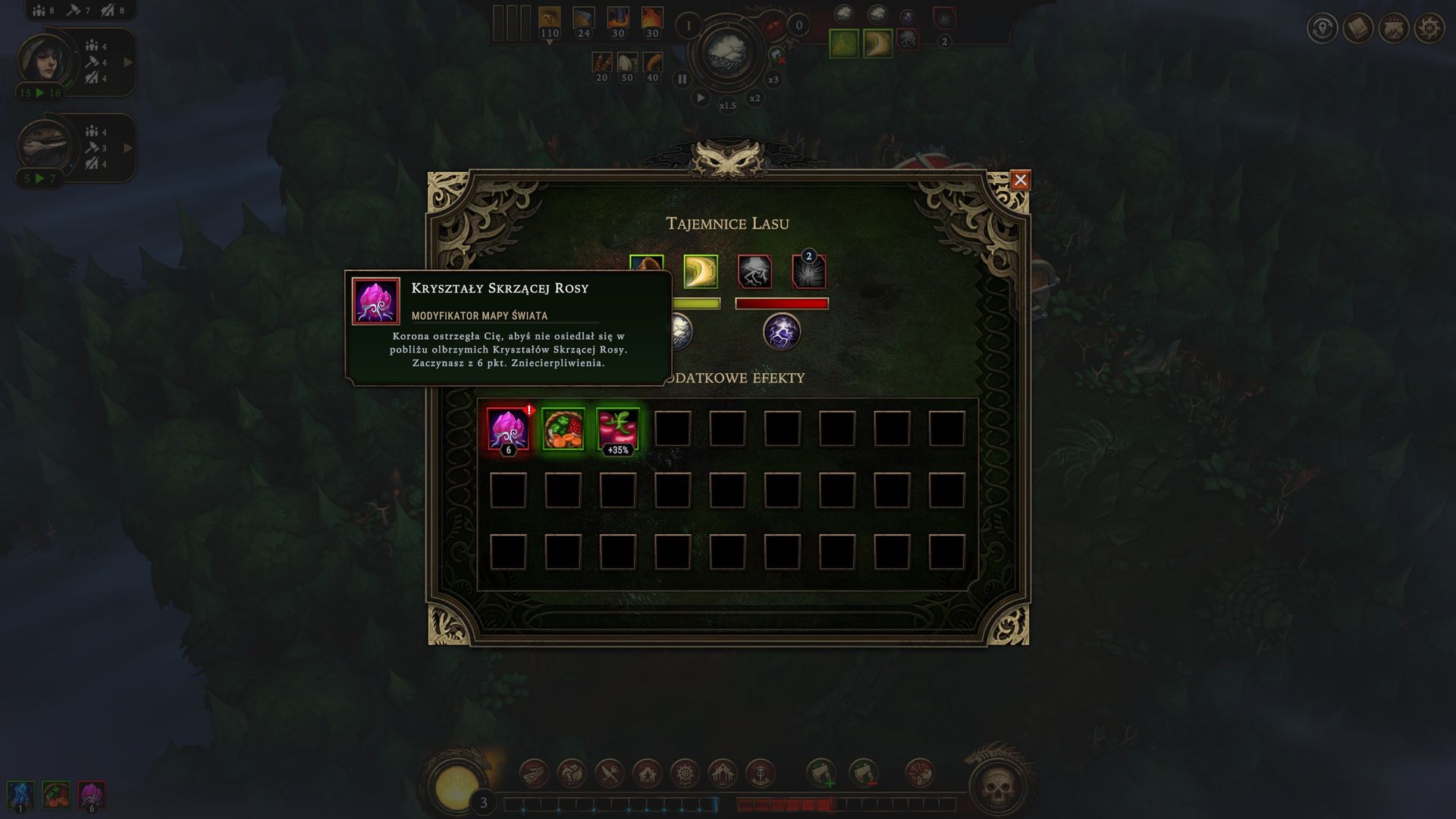The image size is (1456, 819).
Task: Set game speed to x3
Action: [x=773, y=80]
